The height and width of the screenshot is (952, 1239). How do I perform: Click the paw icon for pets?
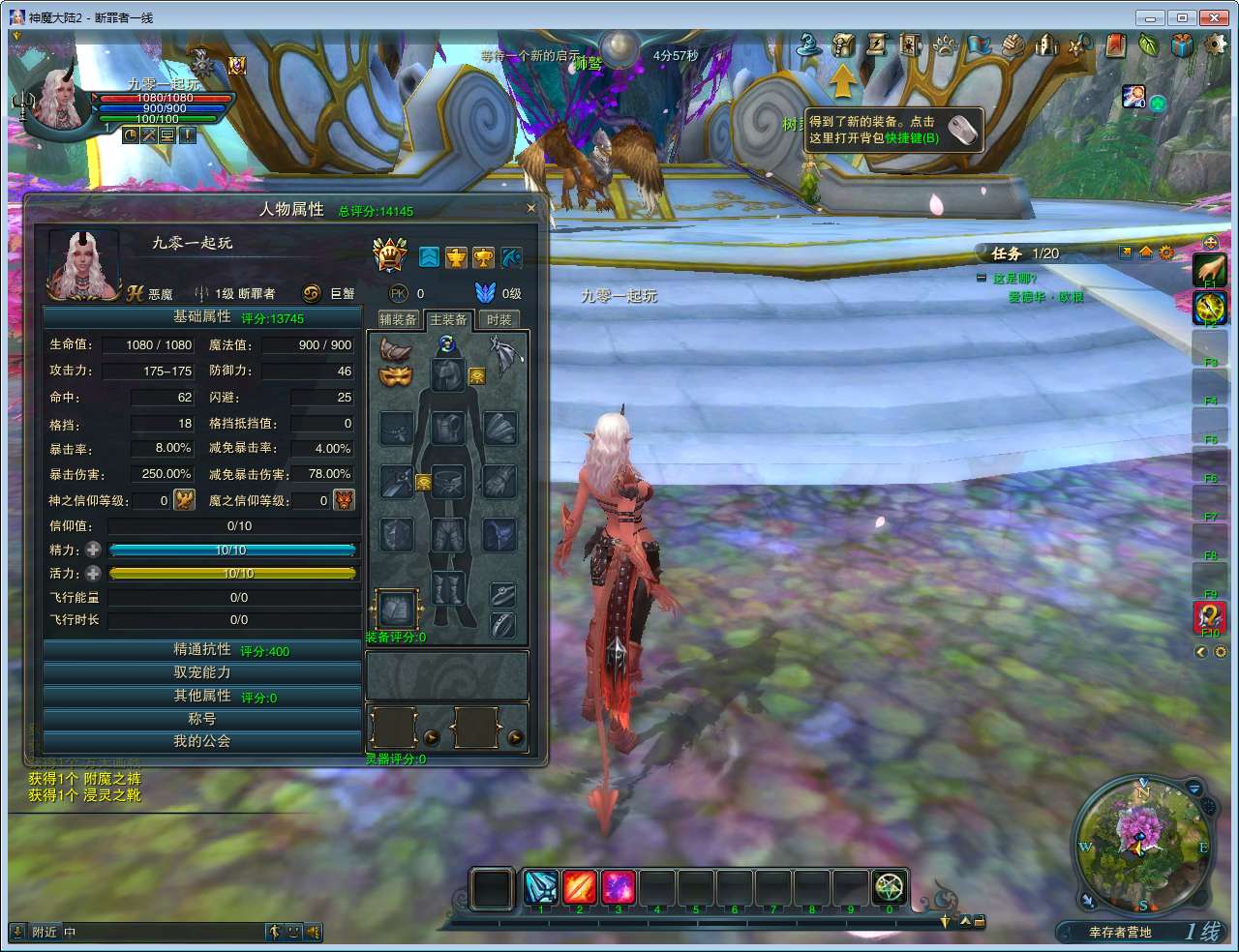tap(946, 45)
